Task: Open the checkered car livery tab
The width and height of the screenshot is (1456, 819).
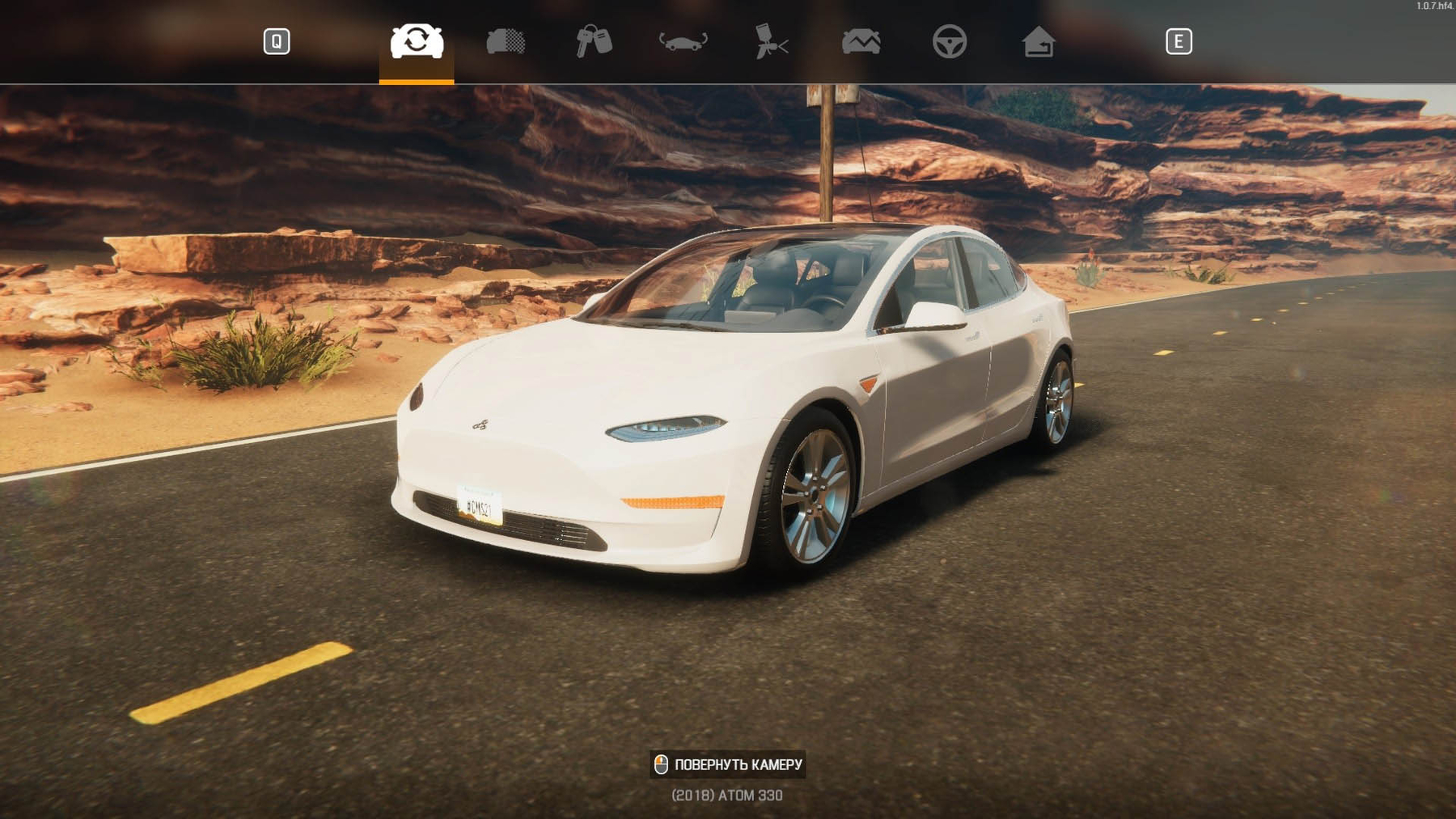Action: coord(506,41)
